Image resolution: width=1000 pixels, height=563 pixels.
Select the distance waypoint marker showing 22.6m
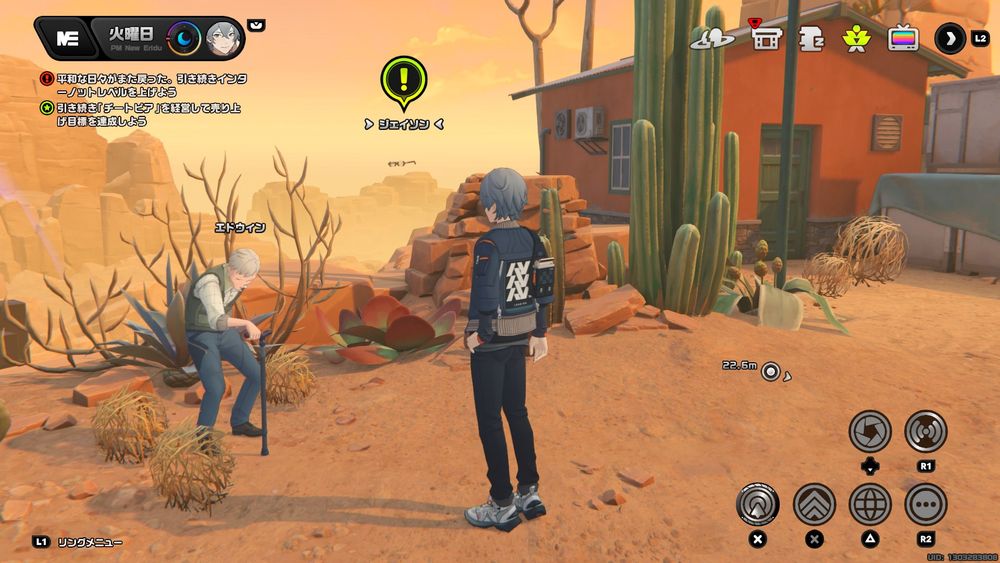(770, 372)
